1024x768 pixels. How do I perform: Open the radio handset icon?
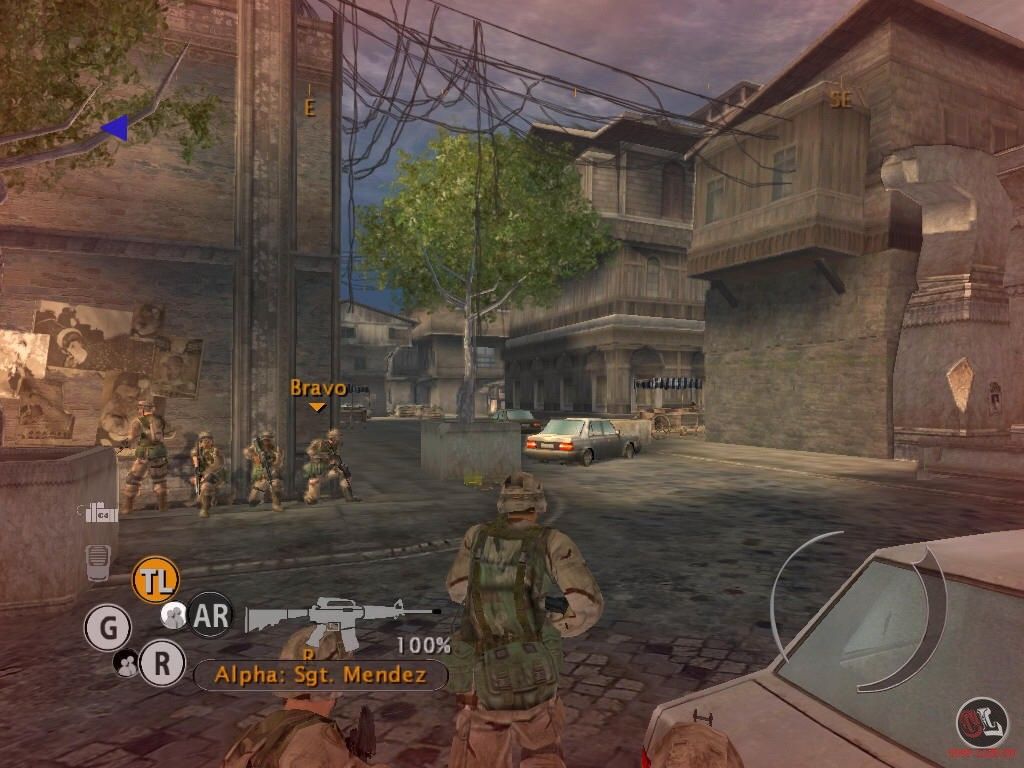[x=97, y=561]
